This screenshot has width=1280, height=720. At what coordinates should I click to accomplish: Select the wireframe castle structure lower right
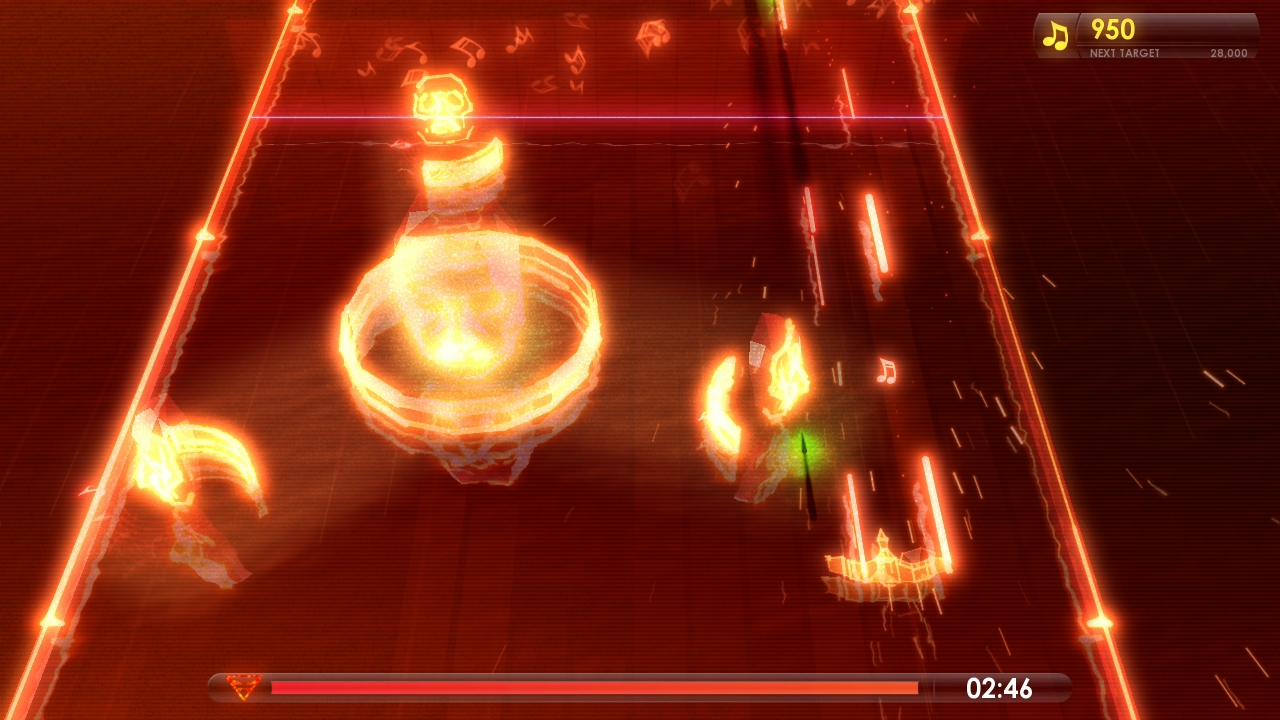(884, 560)
